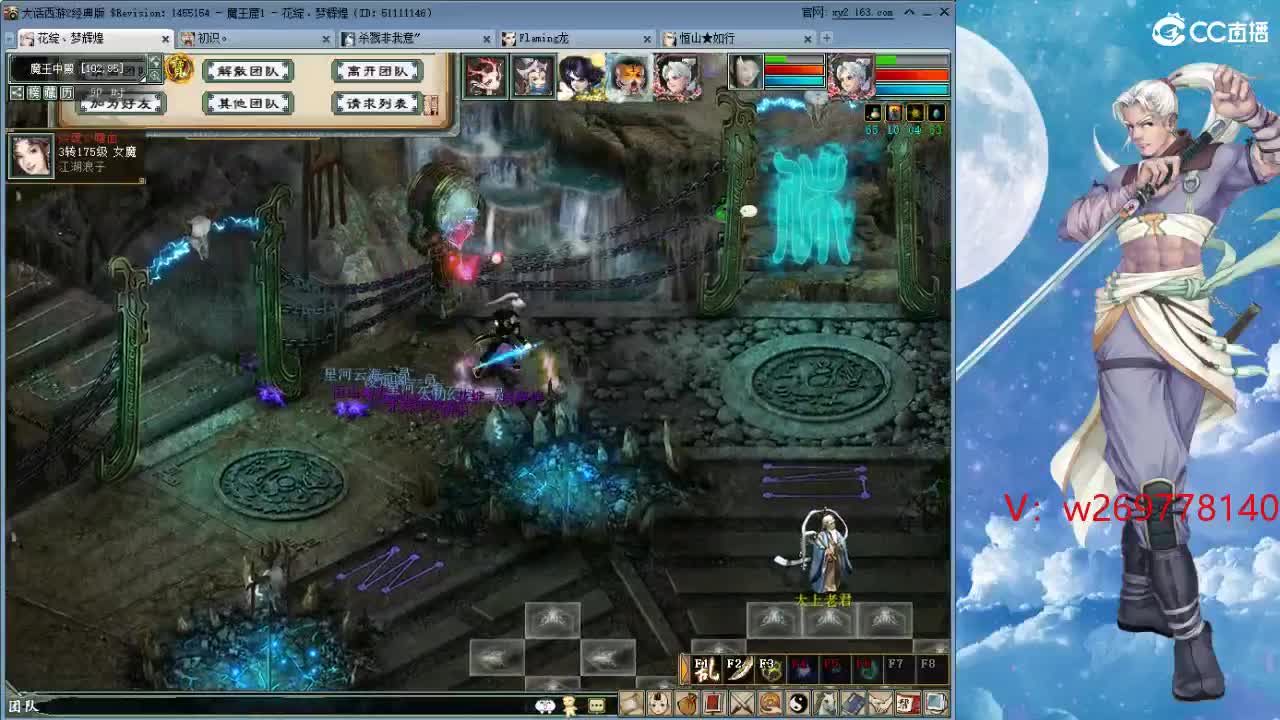Image resolution: width=1280 pixels, height=720 pixels.
Task: Switch to the Flaming龙 tab
Action: [545, 39]
